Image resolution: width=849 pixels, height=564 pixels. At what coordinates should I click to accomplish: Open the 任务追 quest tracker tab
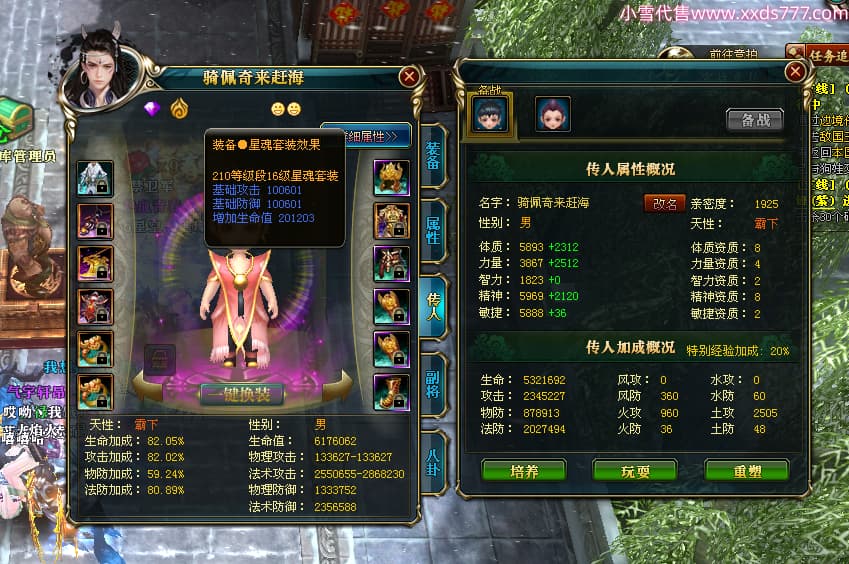(x=822, y=55)
